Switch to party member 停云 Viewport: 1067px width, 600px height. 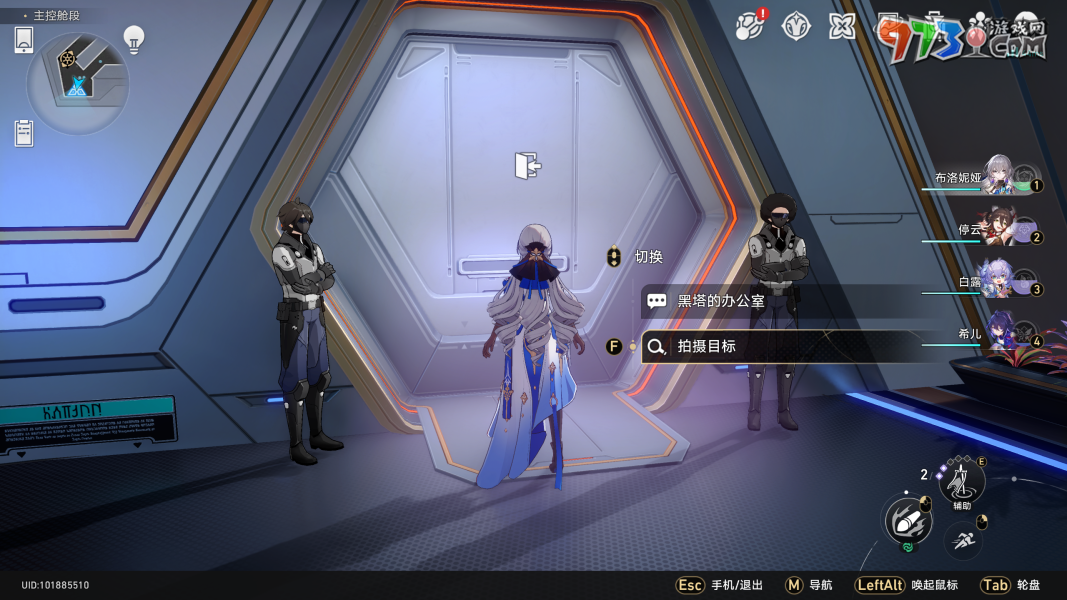point(998,229)
